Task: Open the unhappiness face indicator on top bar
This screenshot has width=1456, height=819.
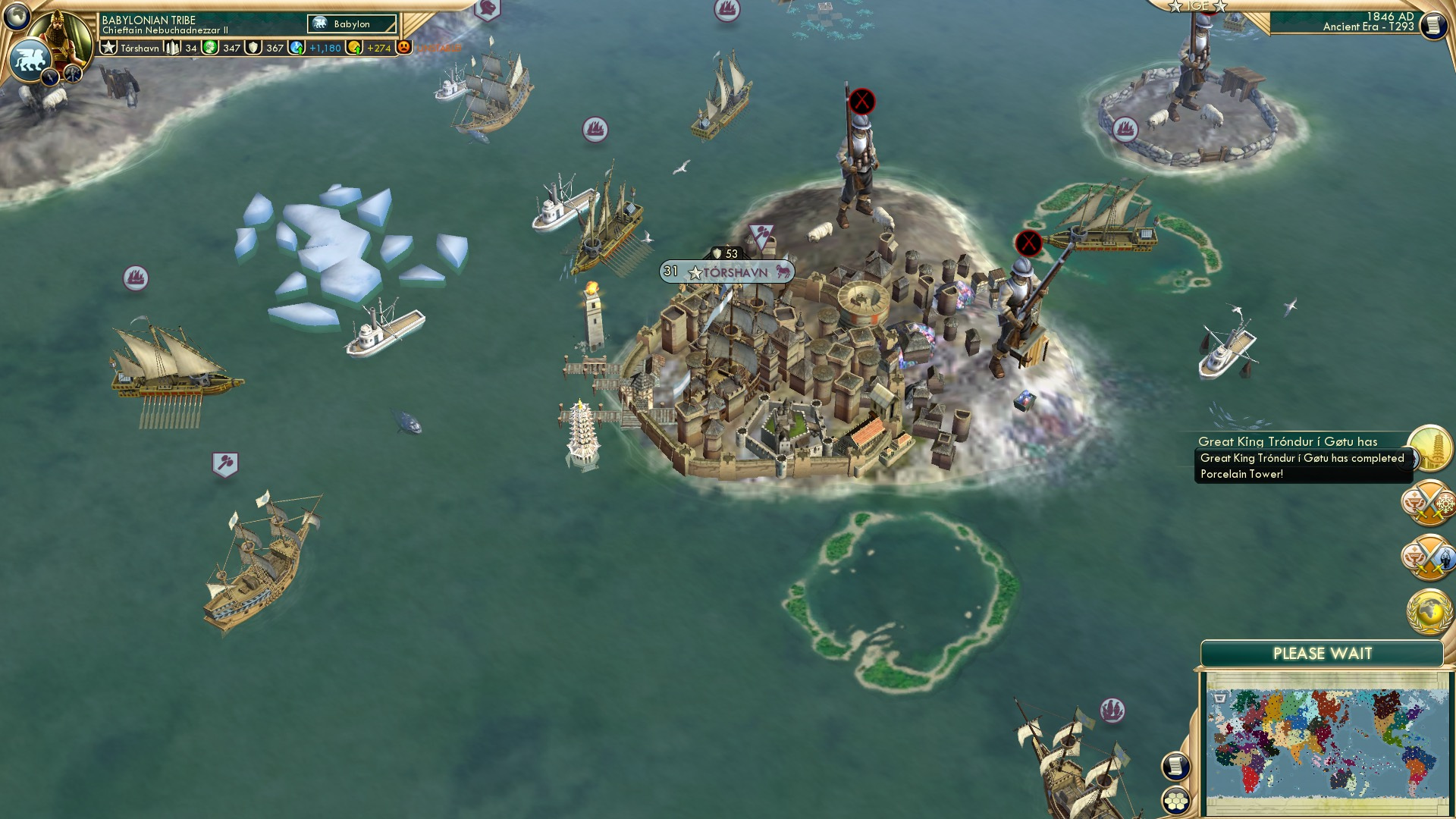Action: point(403,48)
